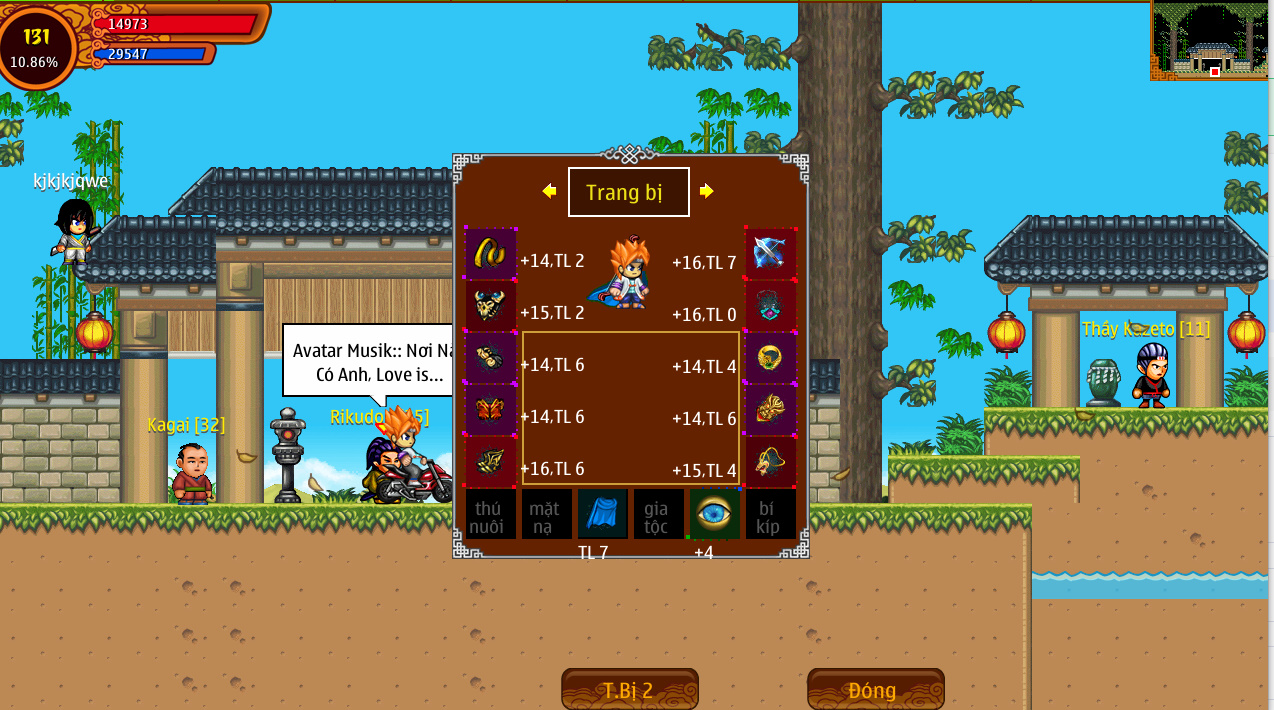The width and height of the screenshot is (1274, 710).
Task: Select the golden headband equipment slot
Action: 491,253
